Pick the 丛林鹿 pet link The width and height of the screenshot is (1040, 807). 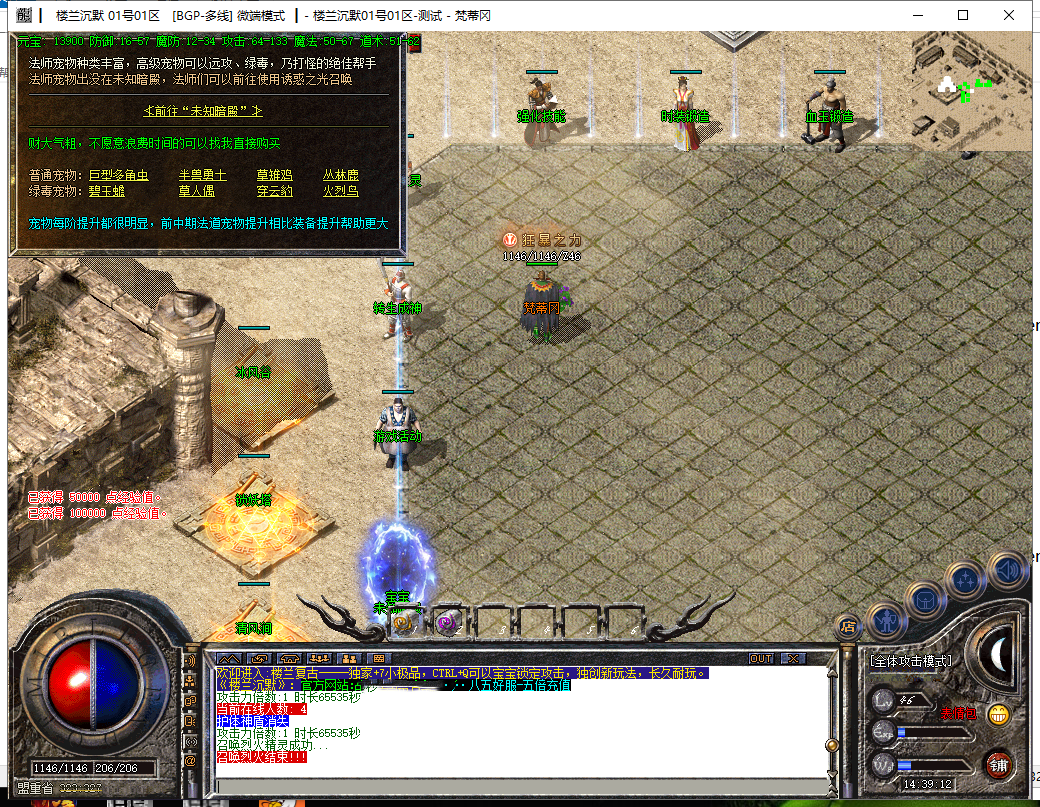pos(340,175)
